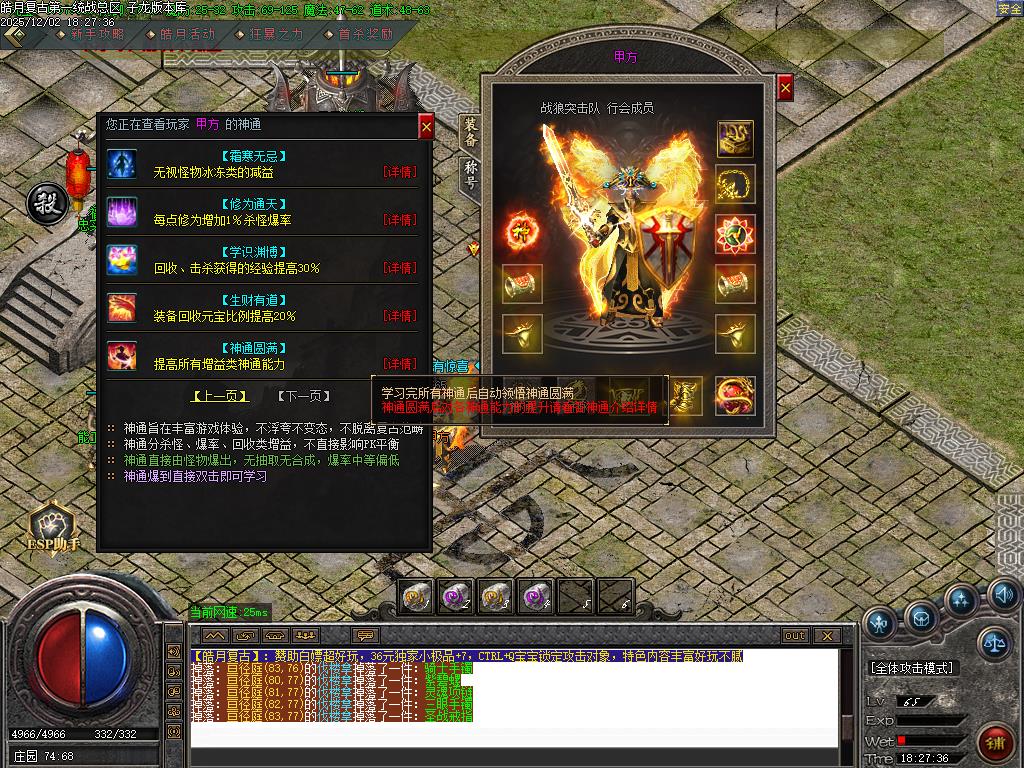This screenshot has width=1024, height=768.
Task: Open the red 铺 shop button
Action: tap(996, 742)
